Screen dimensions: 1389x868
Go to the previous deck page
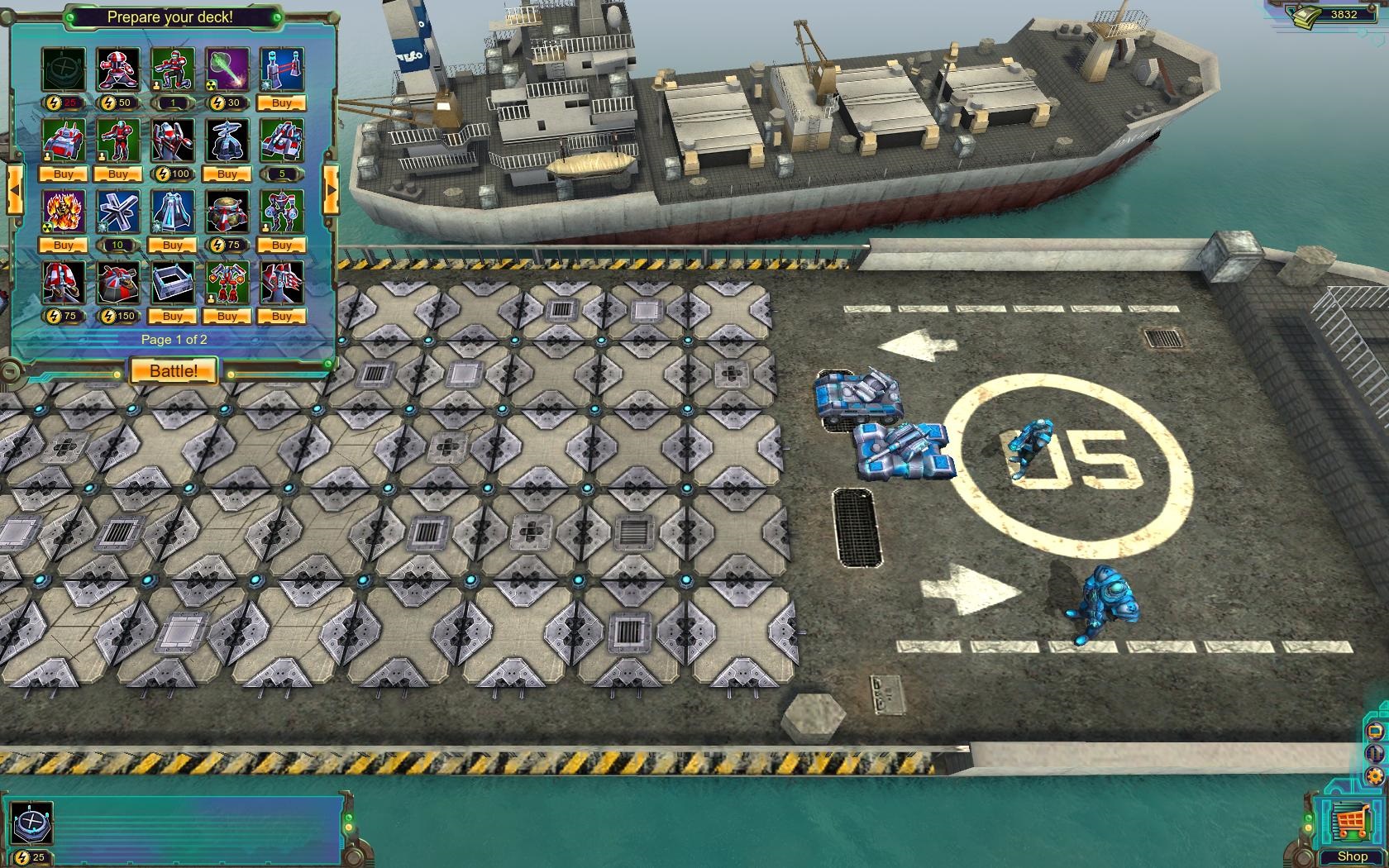14,189
